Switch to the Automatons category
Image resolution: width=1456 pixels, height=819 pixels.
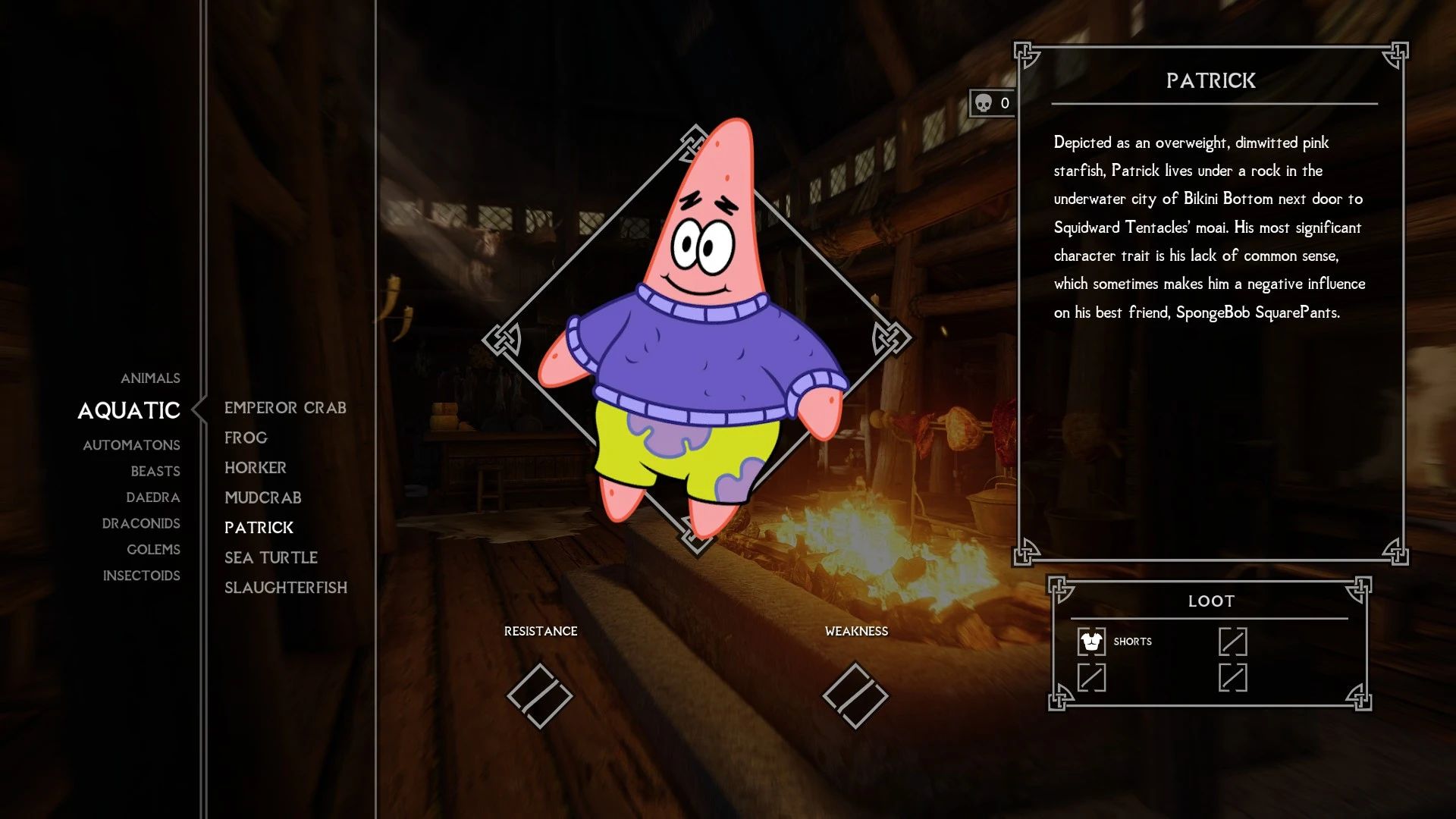pos(131,445)
